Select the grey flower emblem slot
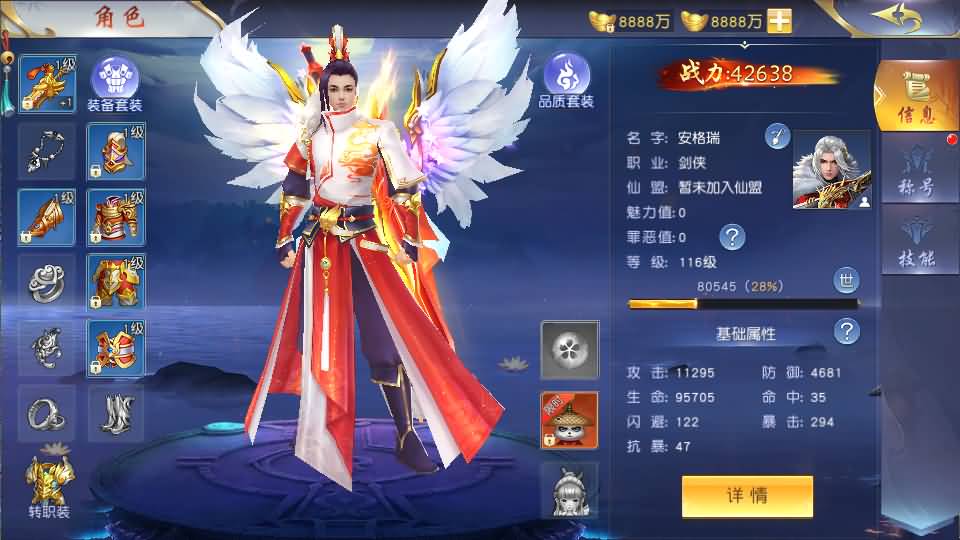The height and width of the screenshot is (540, 960). [x=569, y=349]
